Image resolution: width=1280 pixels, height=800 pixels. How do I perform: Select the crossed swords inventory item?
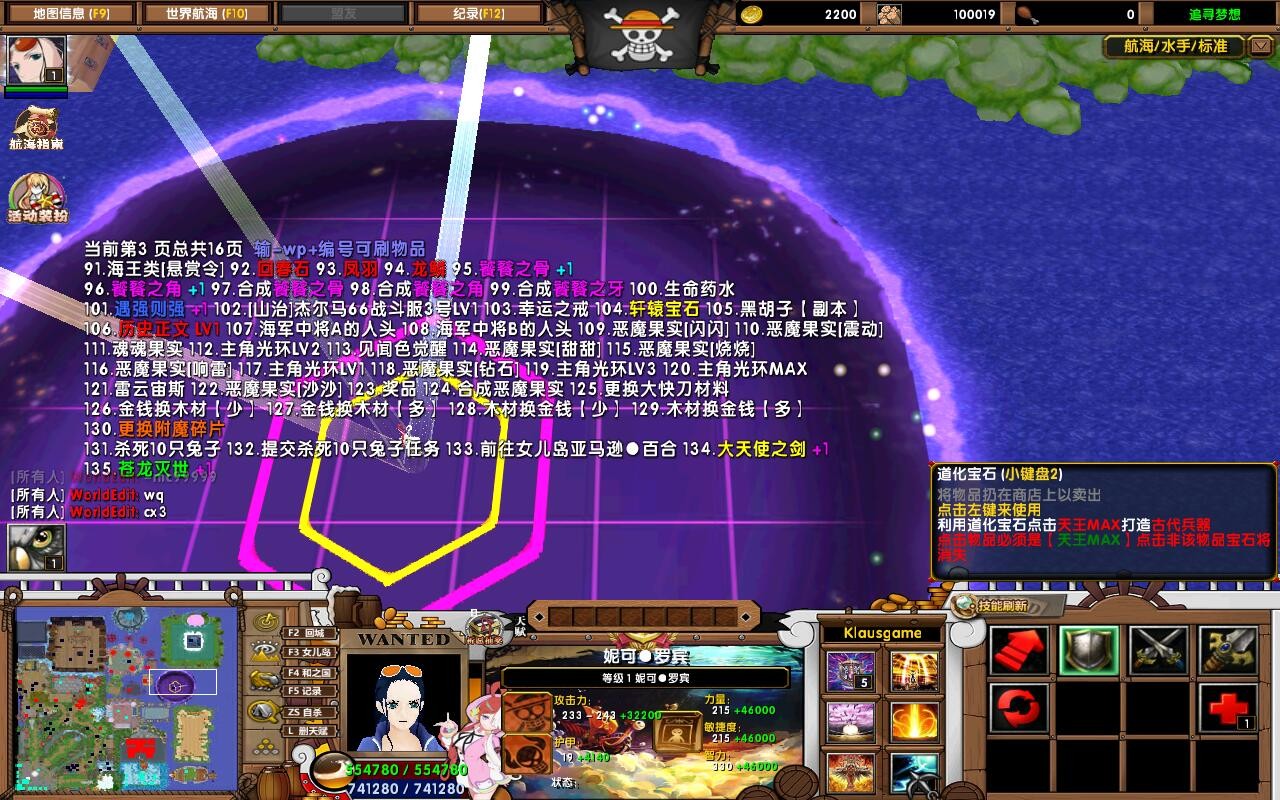pyautogui.click(x=1160, y=648)
